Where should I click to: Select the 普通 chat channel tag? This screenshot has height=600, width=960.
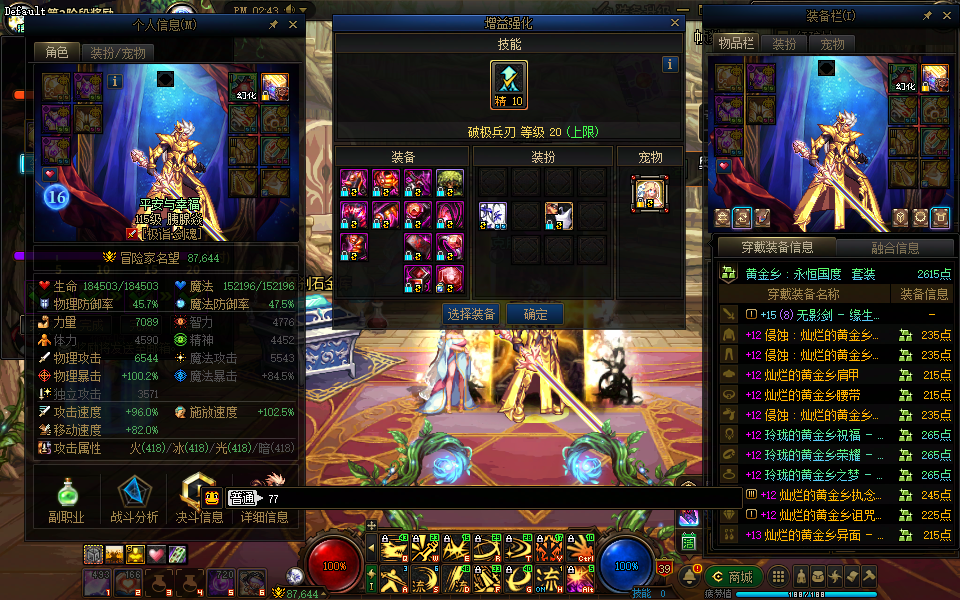point(241,498)
